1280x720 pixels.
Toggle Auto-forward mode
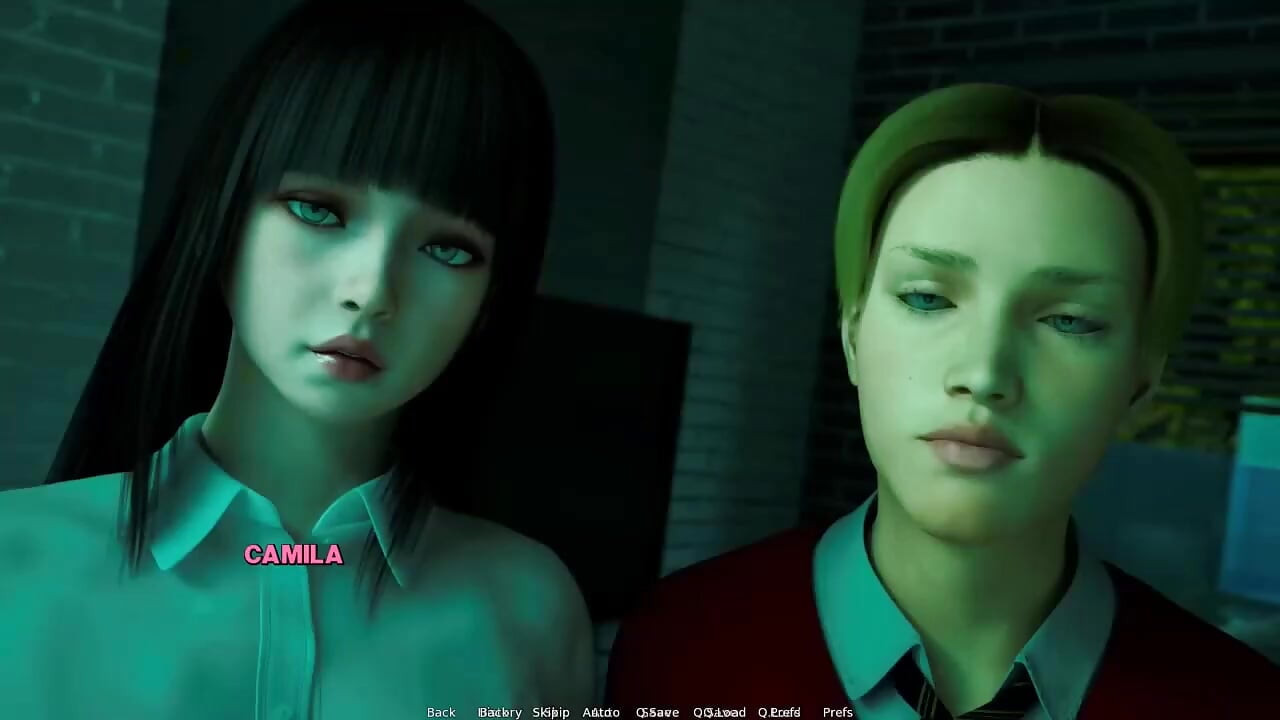point(599,712)
